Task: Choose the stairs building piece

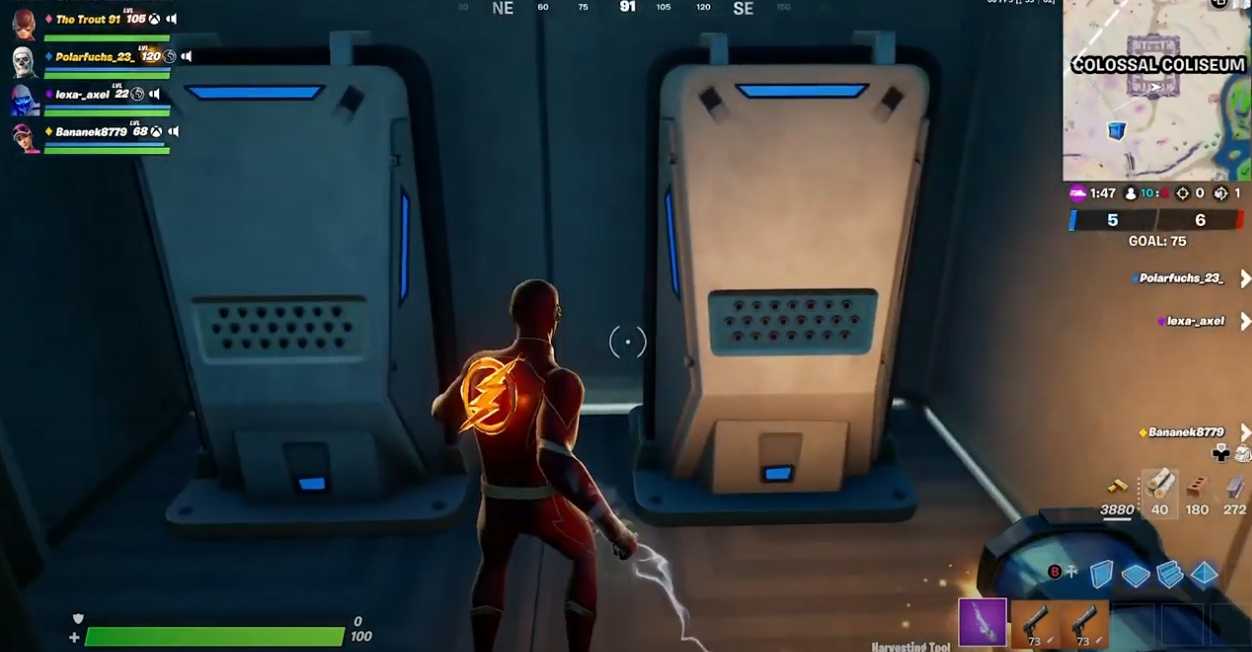Action: click(x=1170, y=575)
